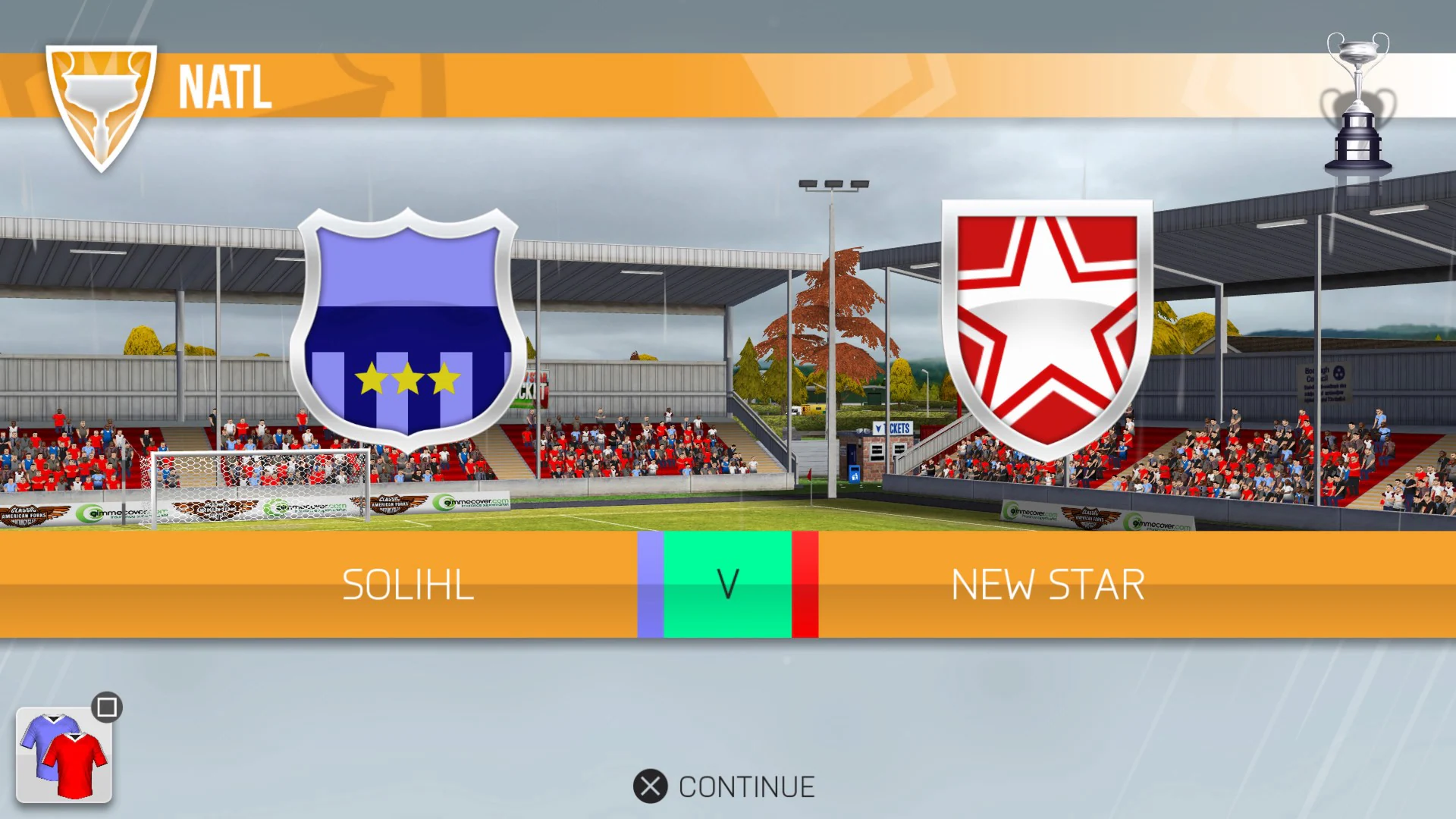The height and width of the screenshot is (819, 1456).
Task: Open the kit selection shirts icon
Action: tap(64, 755)
